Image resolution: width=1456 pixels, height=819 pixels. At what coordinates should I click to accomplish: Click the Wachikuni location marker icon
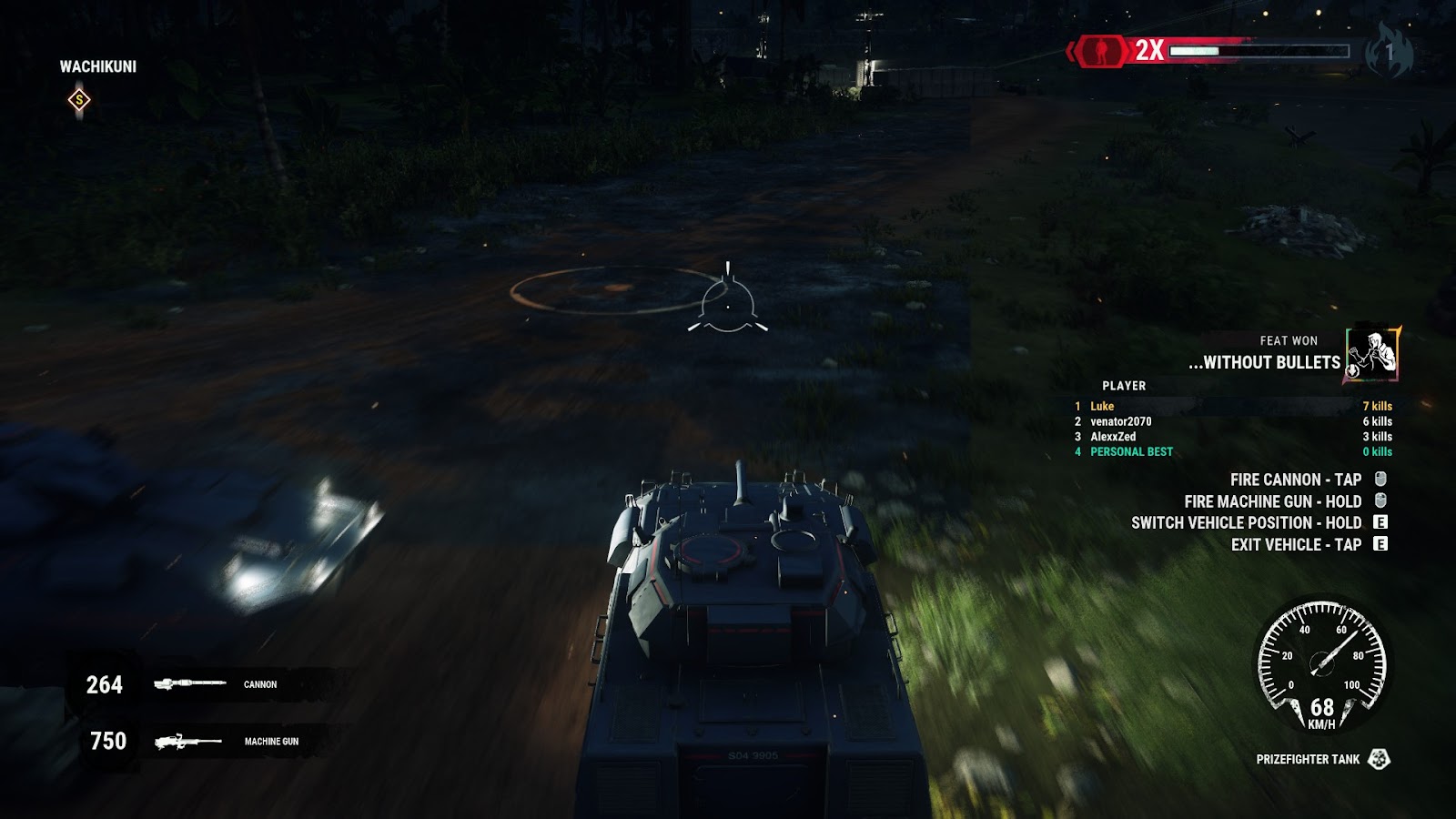pos(79,100)
